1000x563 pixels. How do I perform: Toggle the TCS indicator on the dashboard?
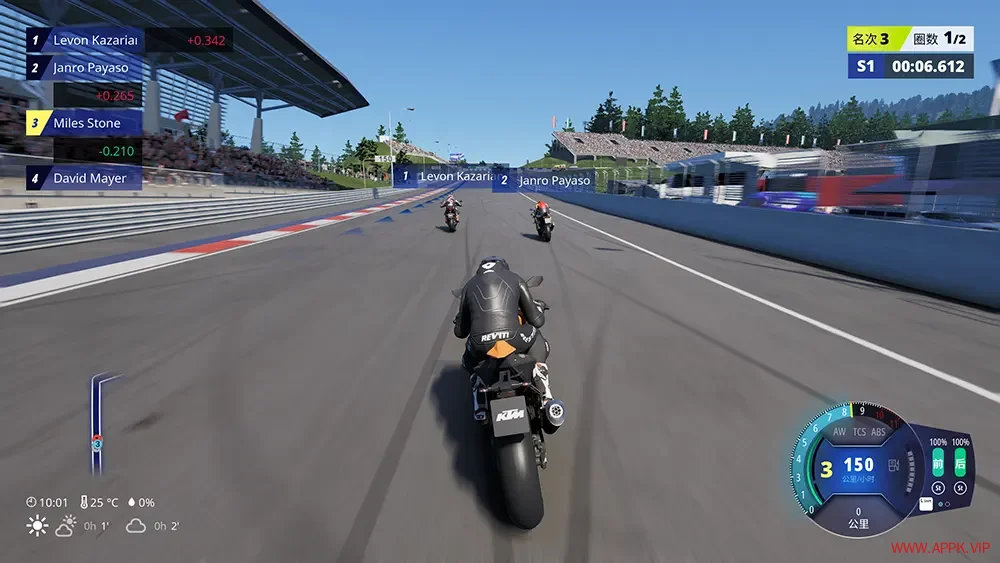pyautogui.click(x=858, y=433)
